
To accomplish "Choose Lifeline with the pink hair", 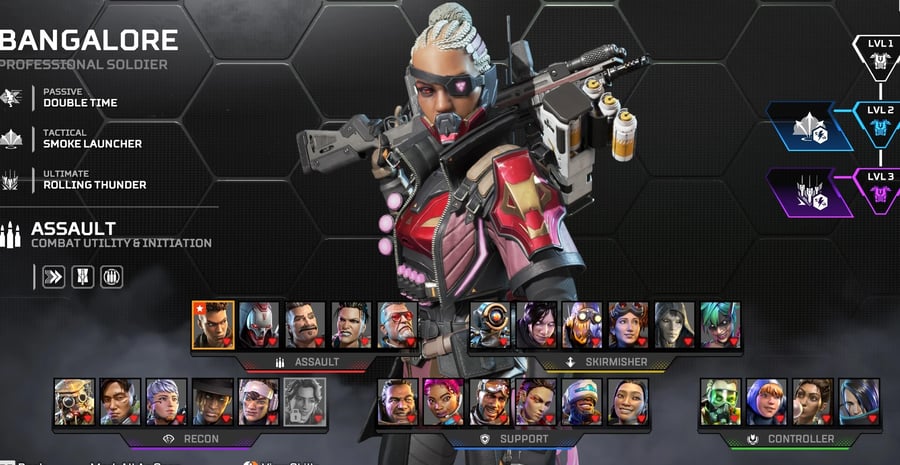I will [x=444, y=401].
